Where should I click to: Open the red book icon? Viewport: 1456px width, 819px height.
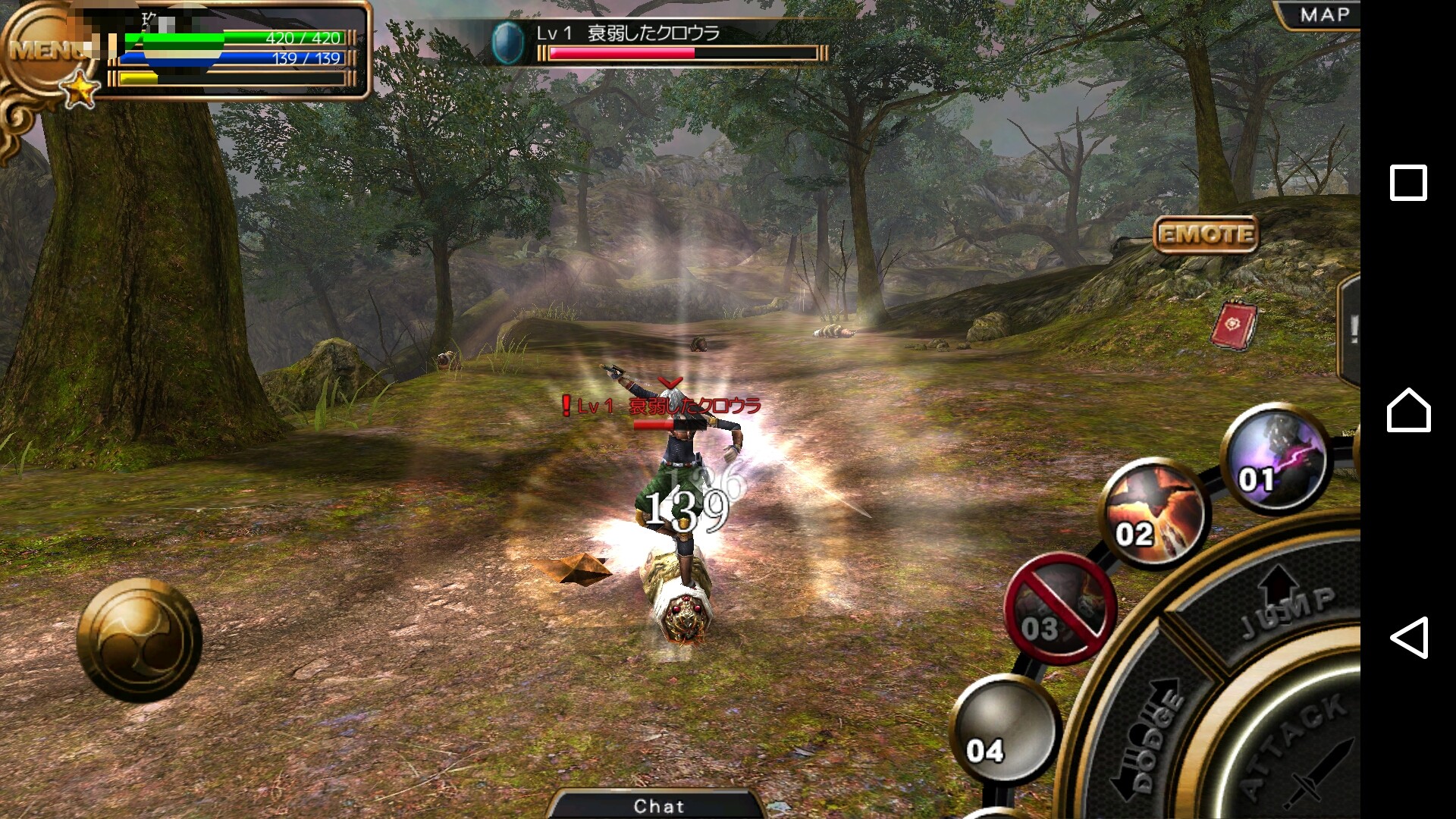(x=1234, y=326)
